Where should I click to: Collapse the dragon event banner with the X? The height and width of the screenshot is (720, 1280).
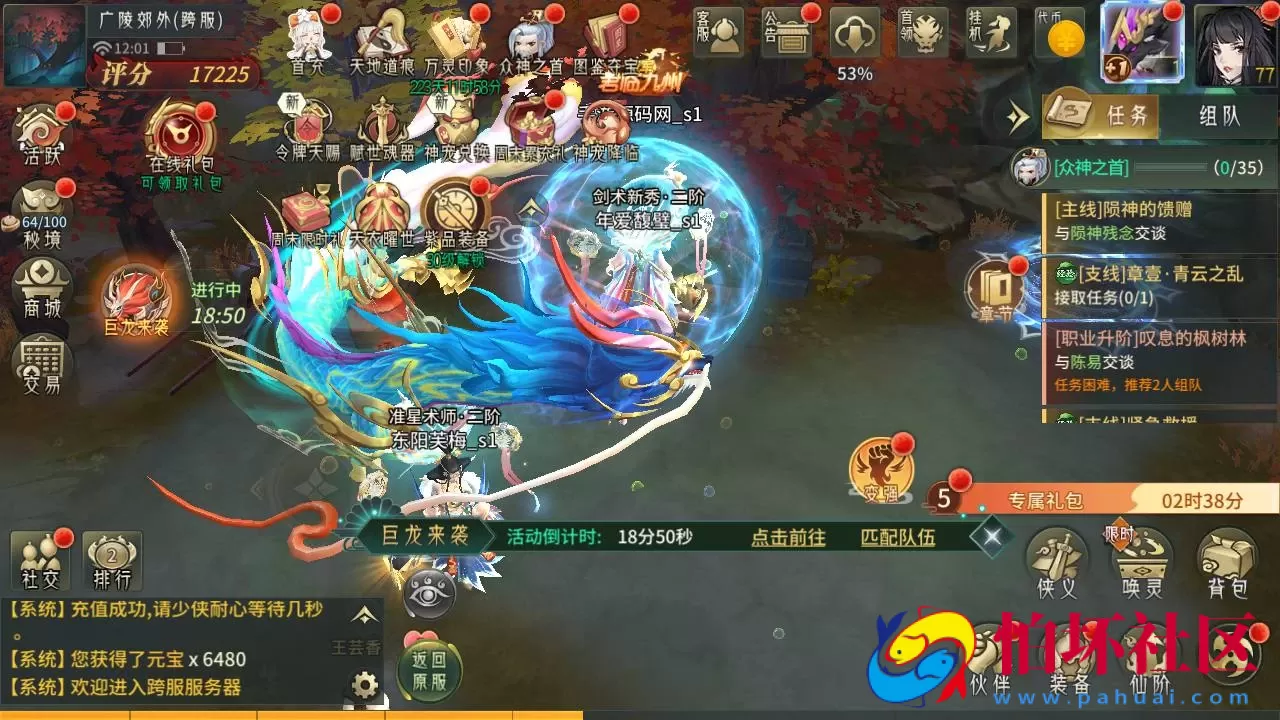(x=991, y=536)
